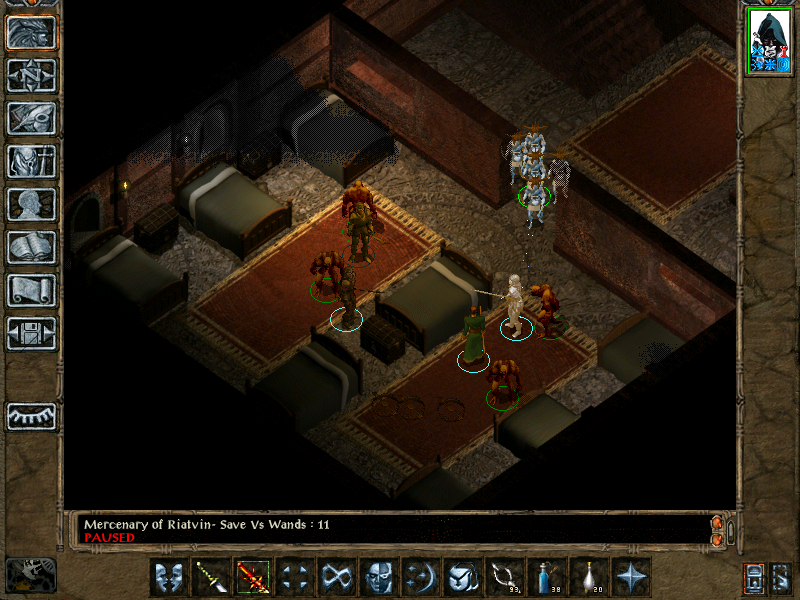Open the character record with the bust icon
Image resolution: width=800 pixels, height=600 pixels.
click(x=31, y=205)
